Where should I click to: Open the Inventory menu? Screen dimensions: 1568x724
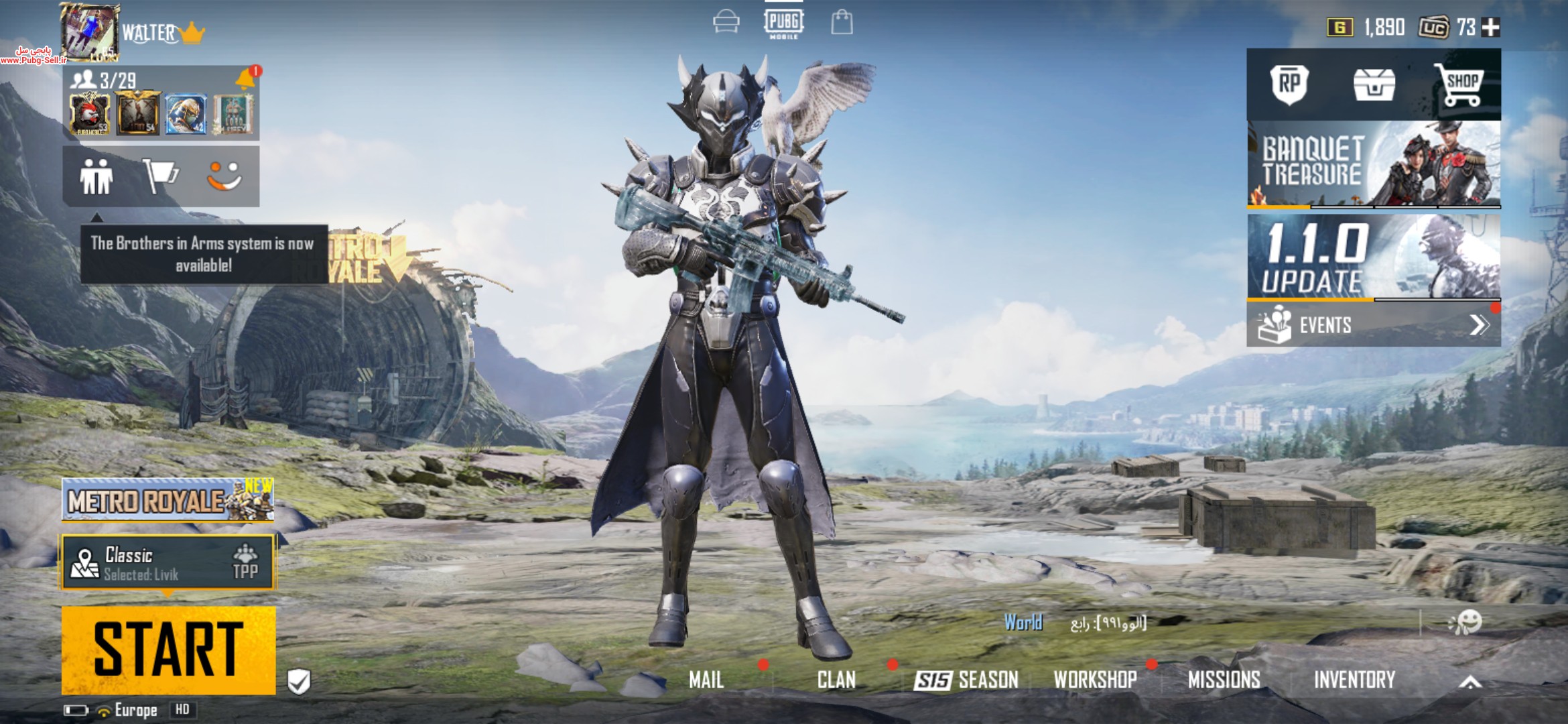pyautogui.click(x=1354, y=680)
